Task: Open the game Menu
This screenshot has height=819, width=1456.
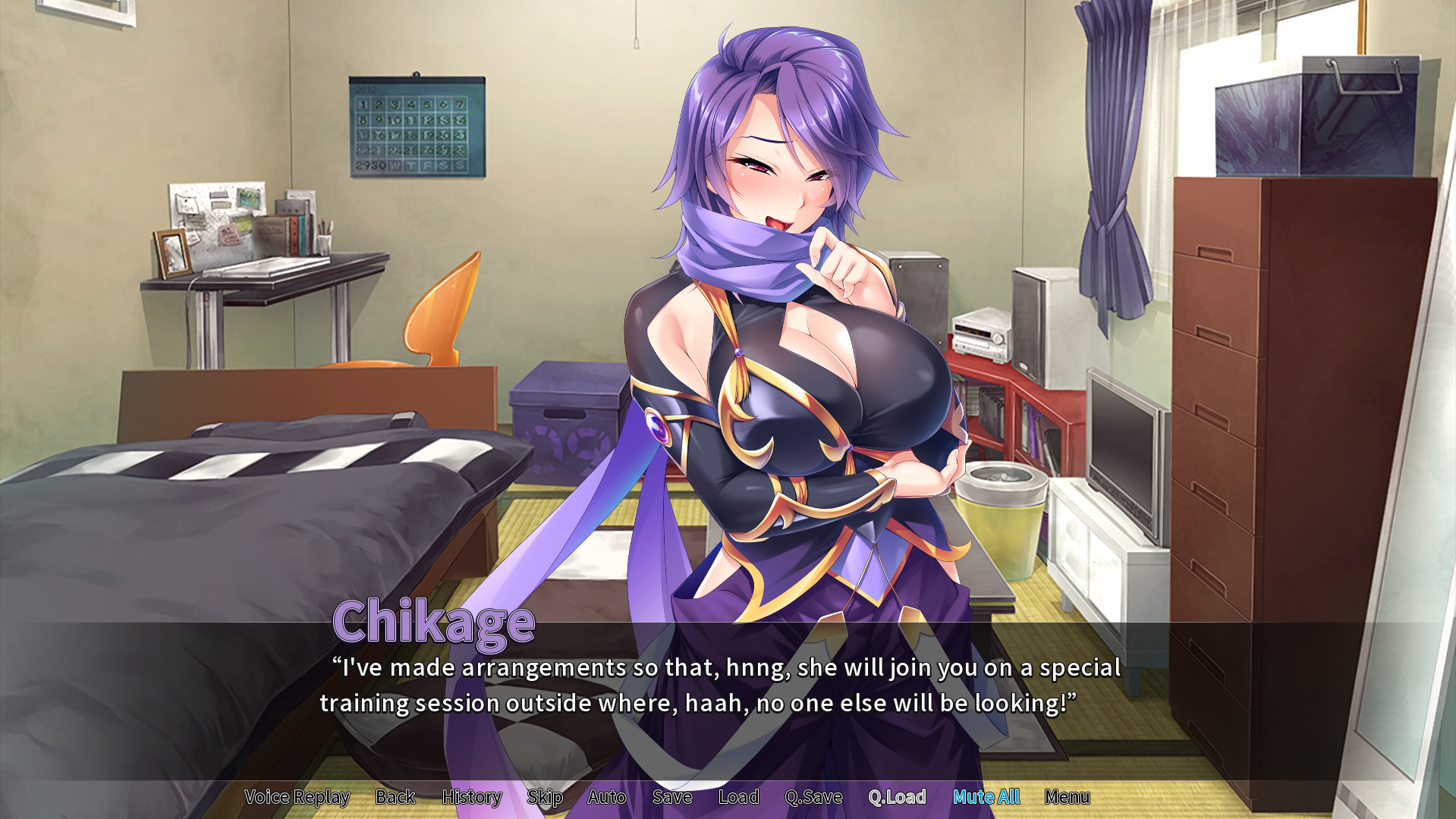Action: [1068, 797]
